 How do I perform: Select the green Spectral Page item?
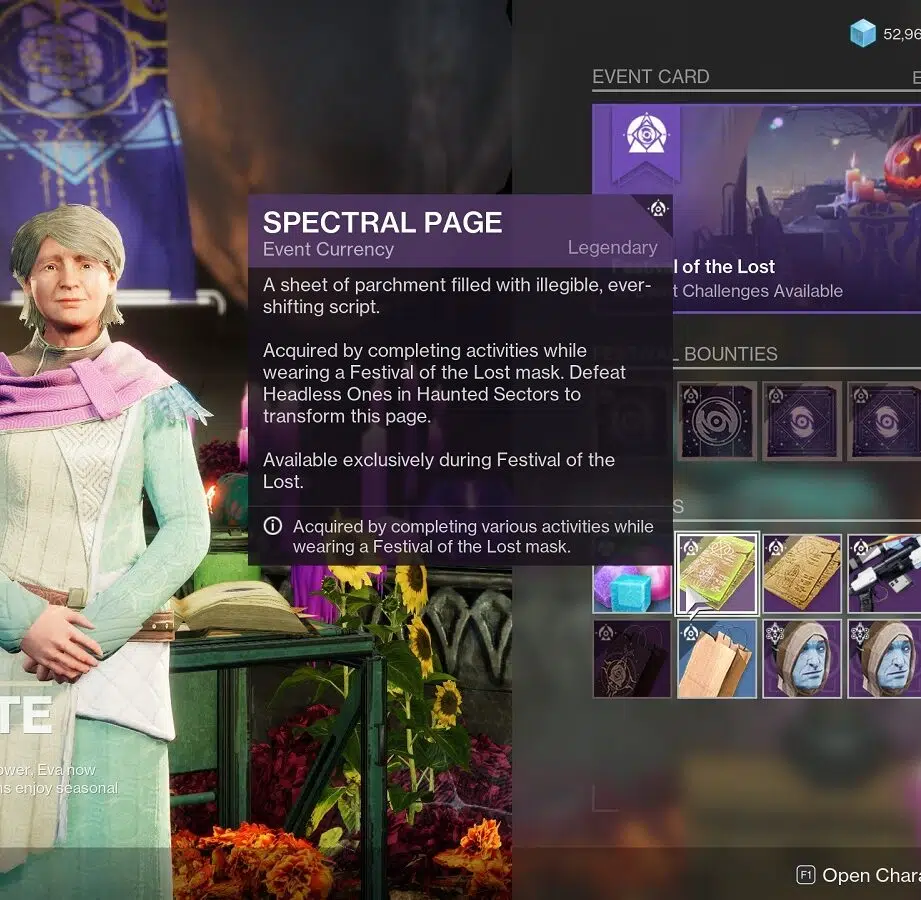point(717,573)
